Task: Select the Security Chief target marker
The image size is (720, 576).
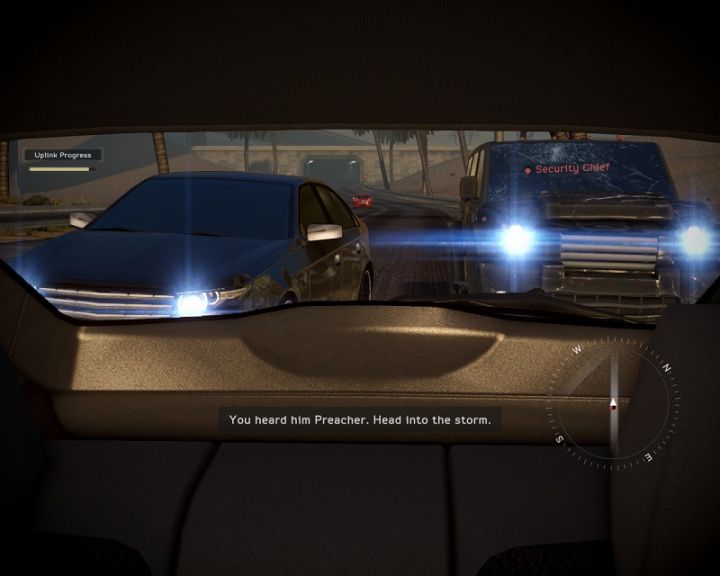Action: 567,169
